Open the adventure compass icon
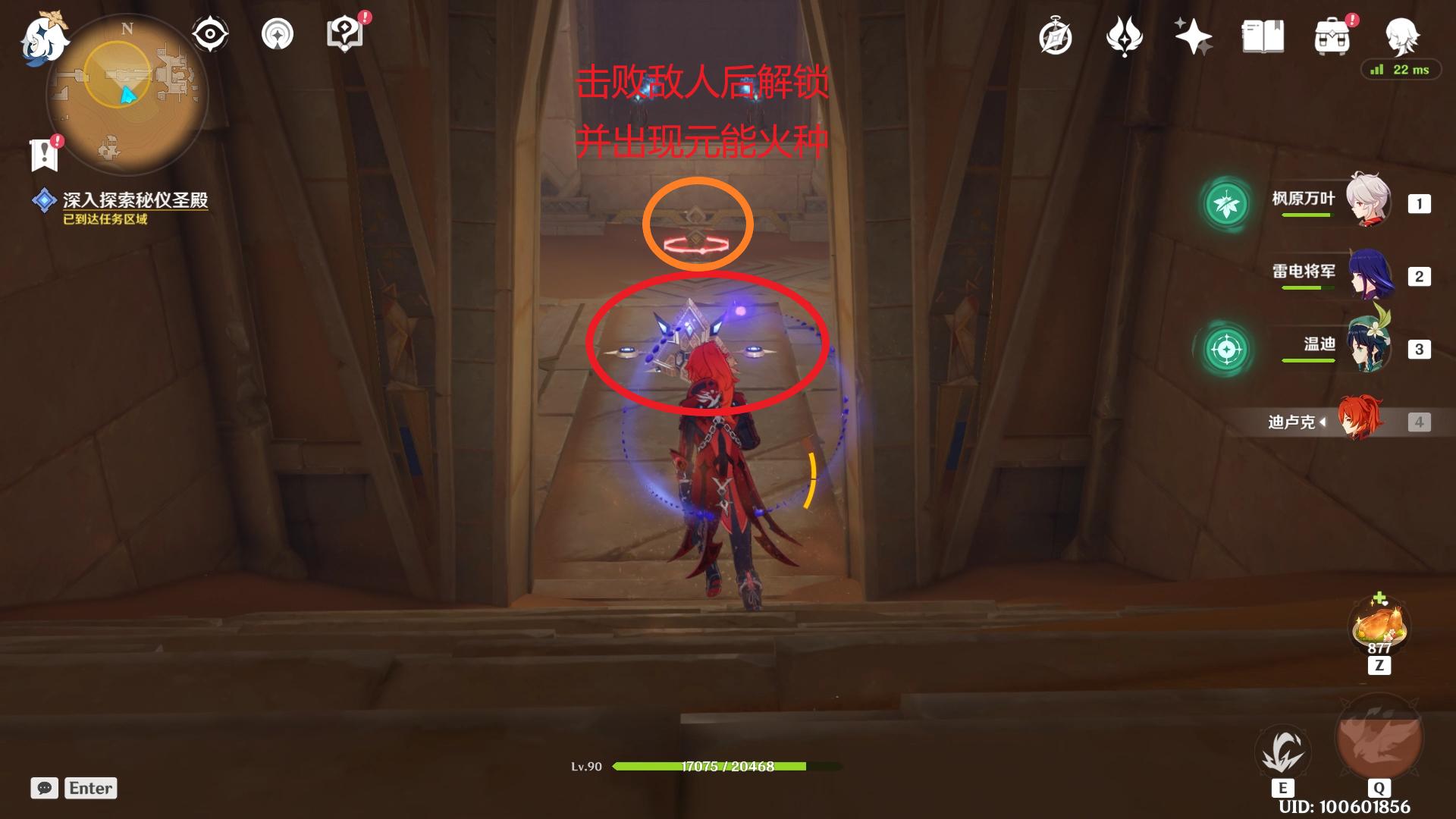Screen dimensions: 1456x819 pyautogui.click(x=1055, y=37)
